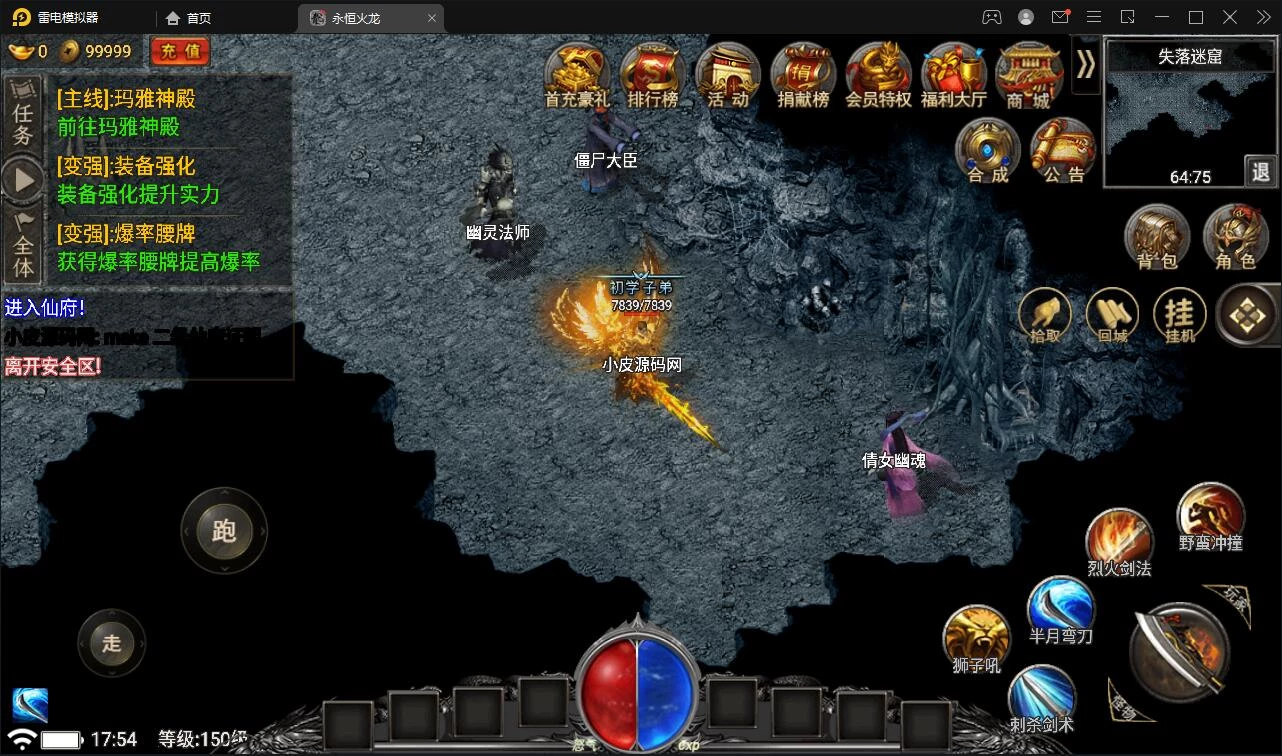Open the 公告 announcement scroll
1282x756 pixels.
[1063, 150]
